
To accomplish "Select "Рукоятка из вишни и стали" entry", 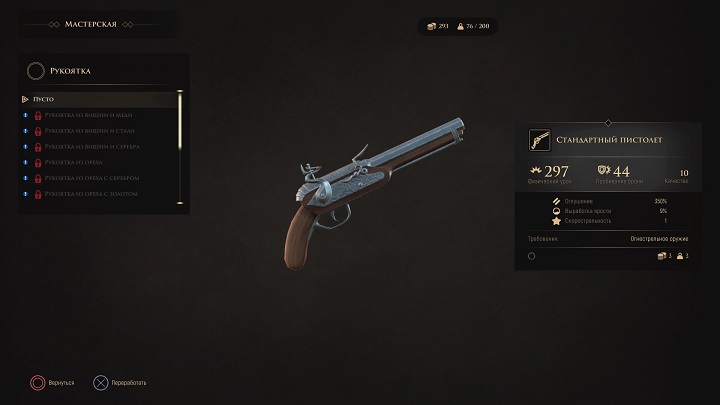I will (x=88, y=131).
